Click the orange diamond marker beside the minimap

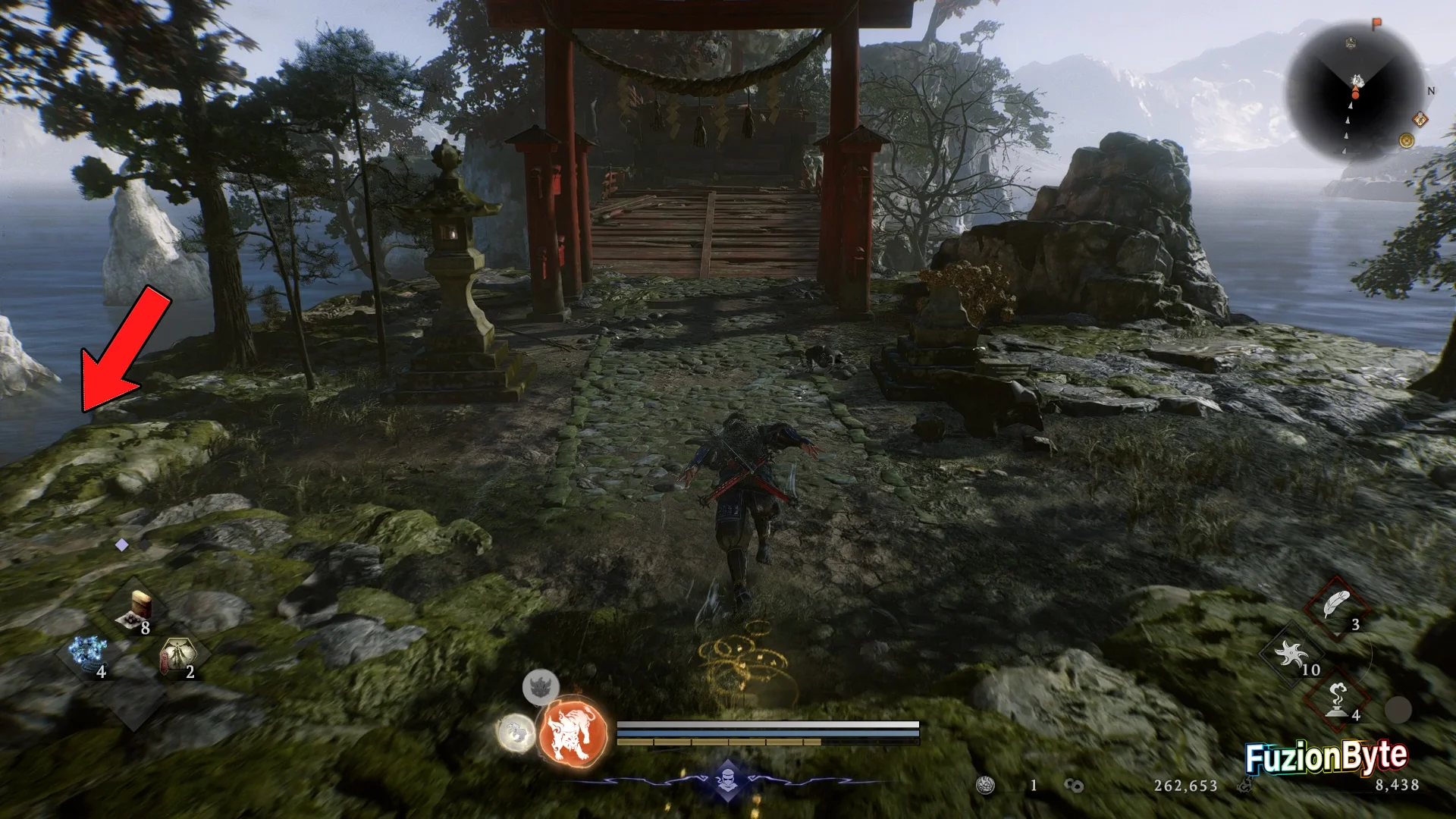[x=1420, y=120]
